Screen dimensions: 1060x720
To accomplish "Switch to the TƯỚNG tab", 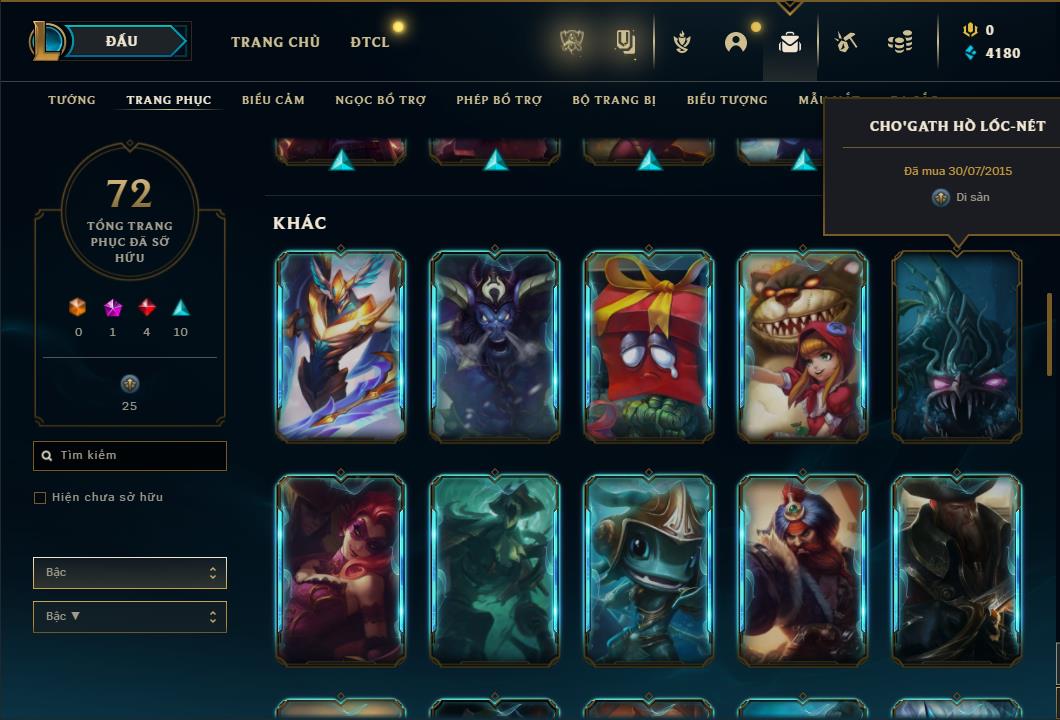I will (x=72, y=100).
